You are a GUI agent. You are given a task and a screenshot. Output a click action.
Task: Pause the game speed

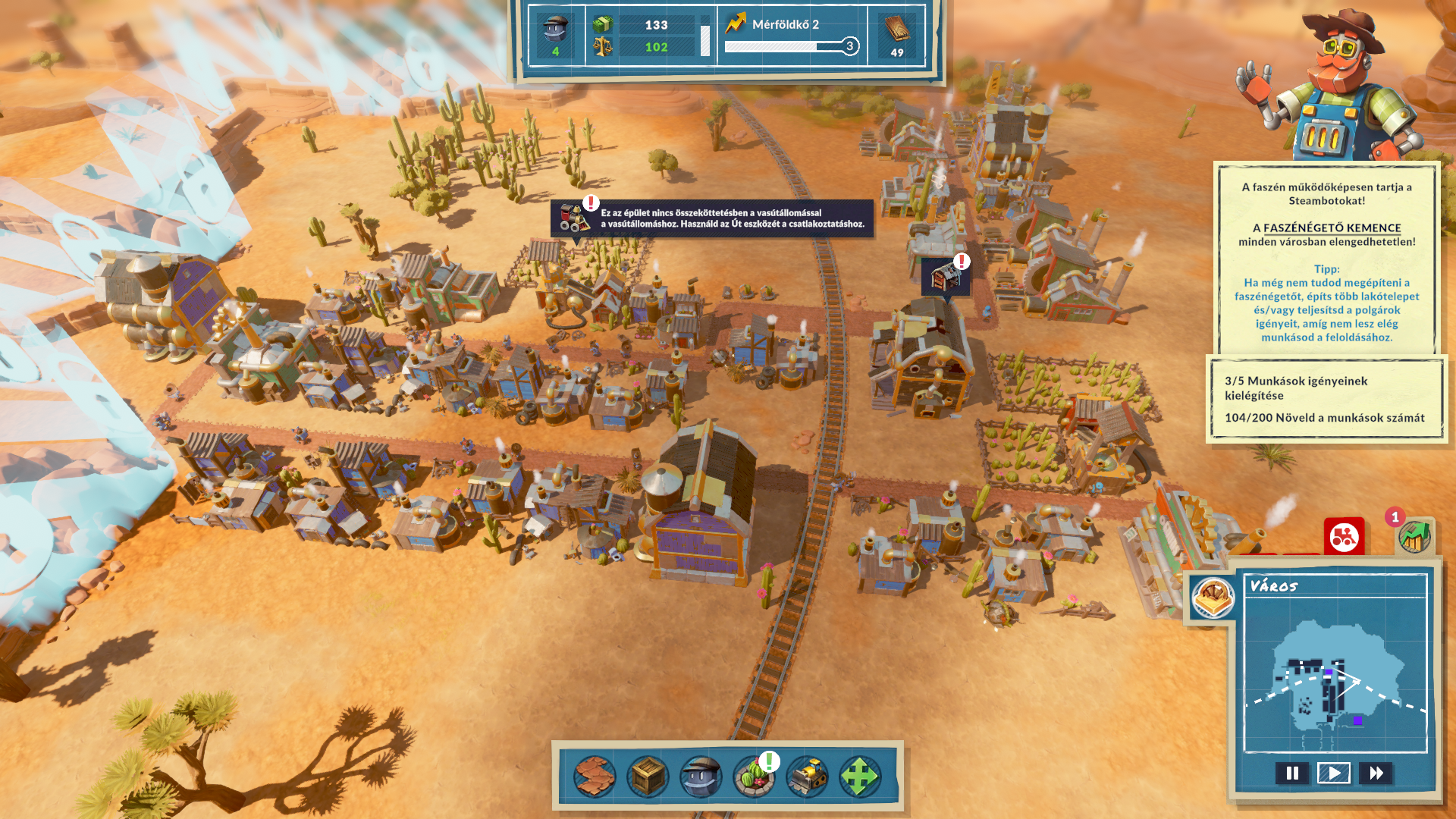pos(1292,773)
